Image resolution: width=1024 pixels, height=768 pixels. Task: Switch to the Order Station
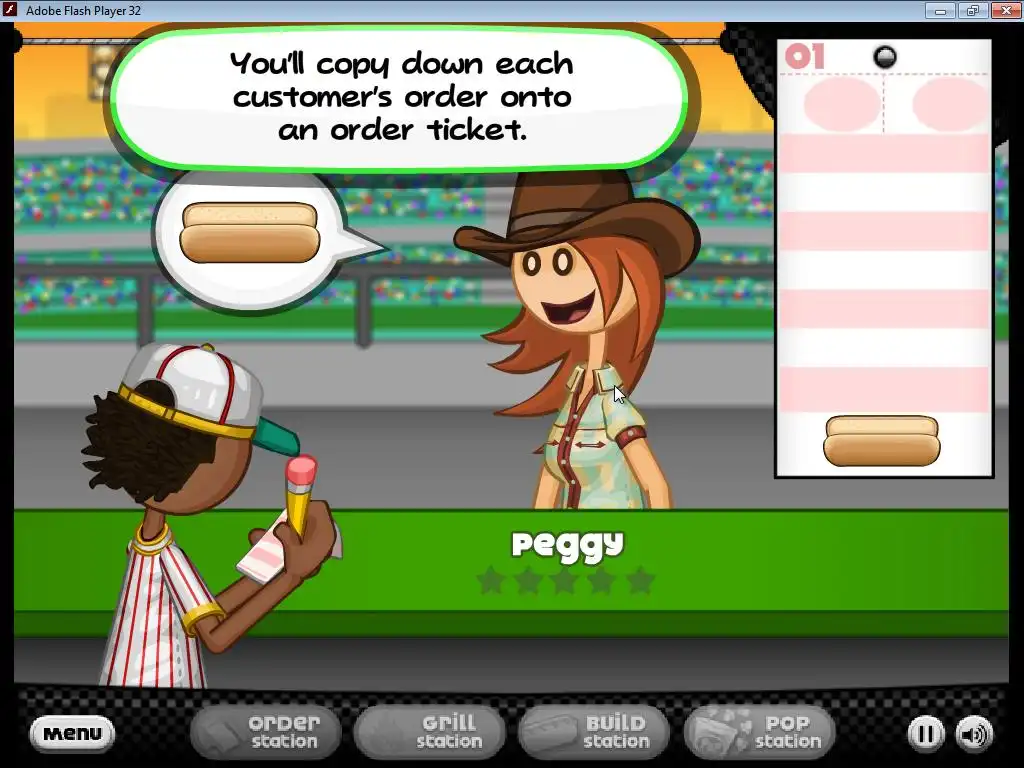(265, 732)
